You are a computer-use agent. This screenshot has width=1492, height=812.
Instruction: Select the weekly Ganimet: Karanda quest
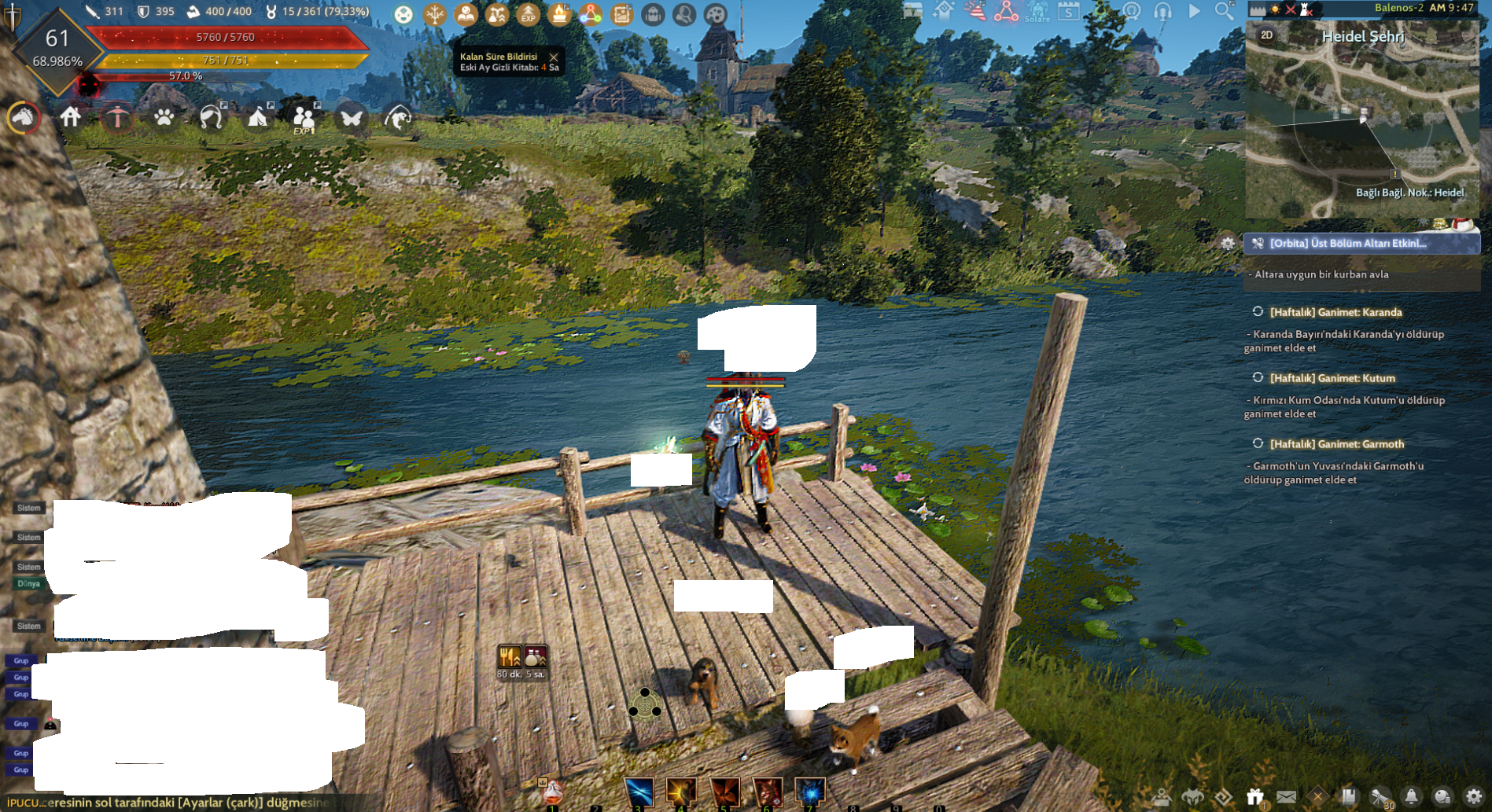pos(1335,312)
